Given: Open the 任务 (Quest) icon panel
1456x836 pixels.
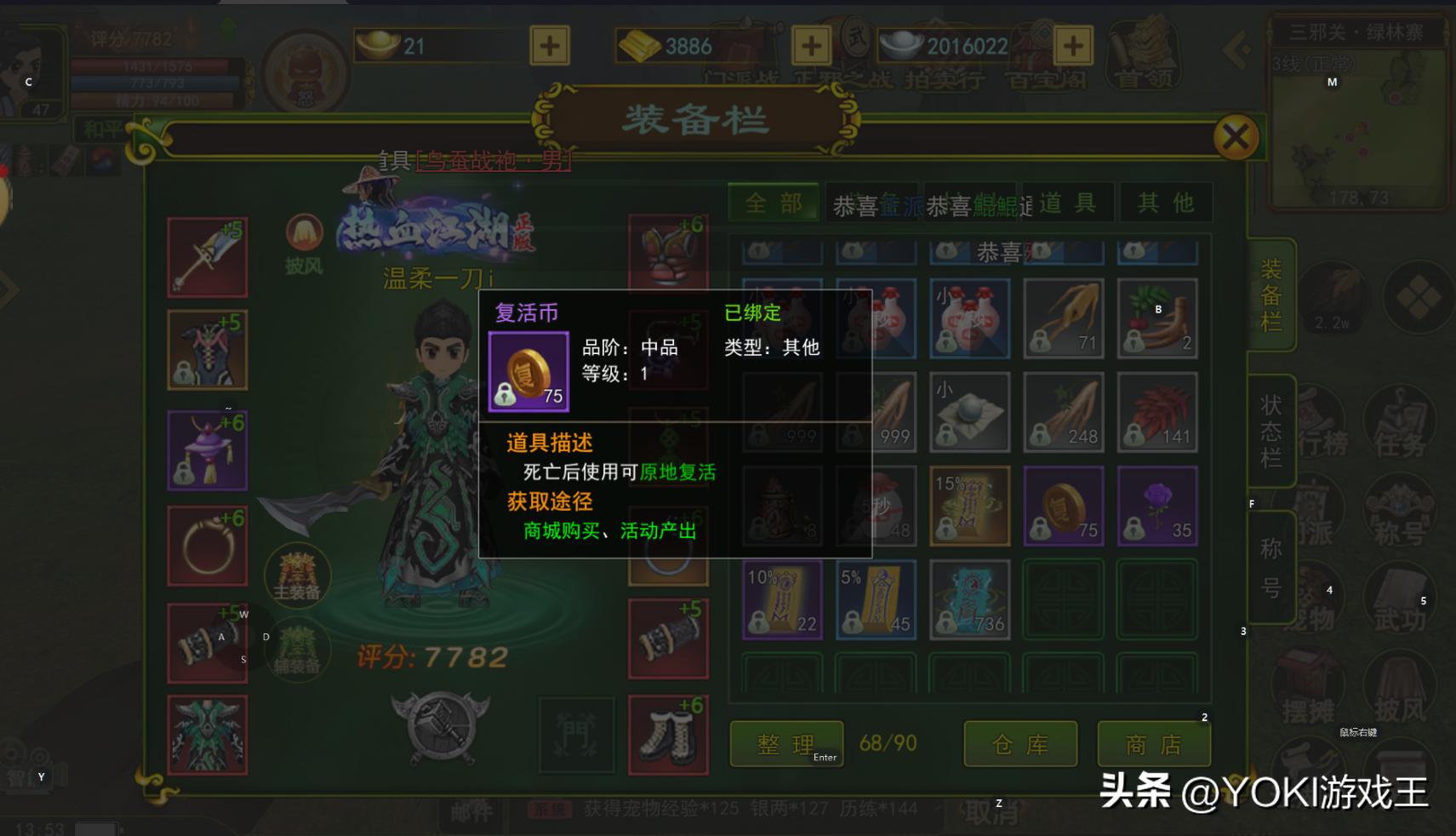Looking at the screenshot, I should pyautogui.click(x=1400, y=423).
